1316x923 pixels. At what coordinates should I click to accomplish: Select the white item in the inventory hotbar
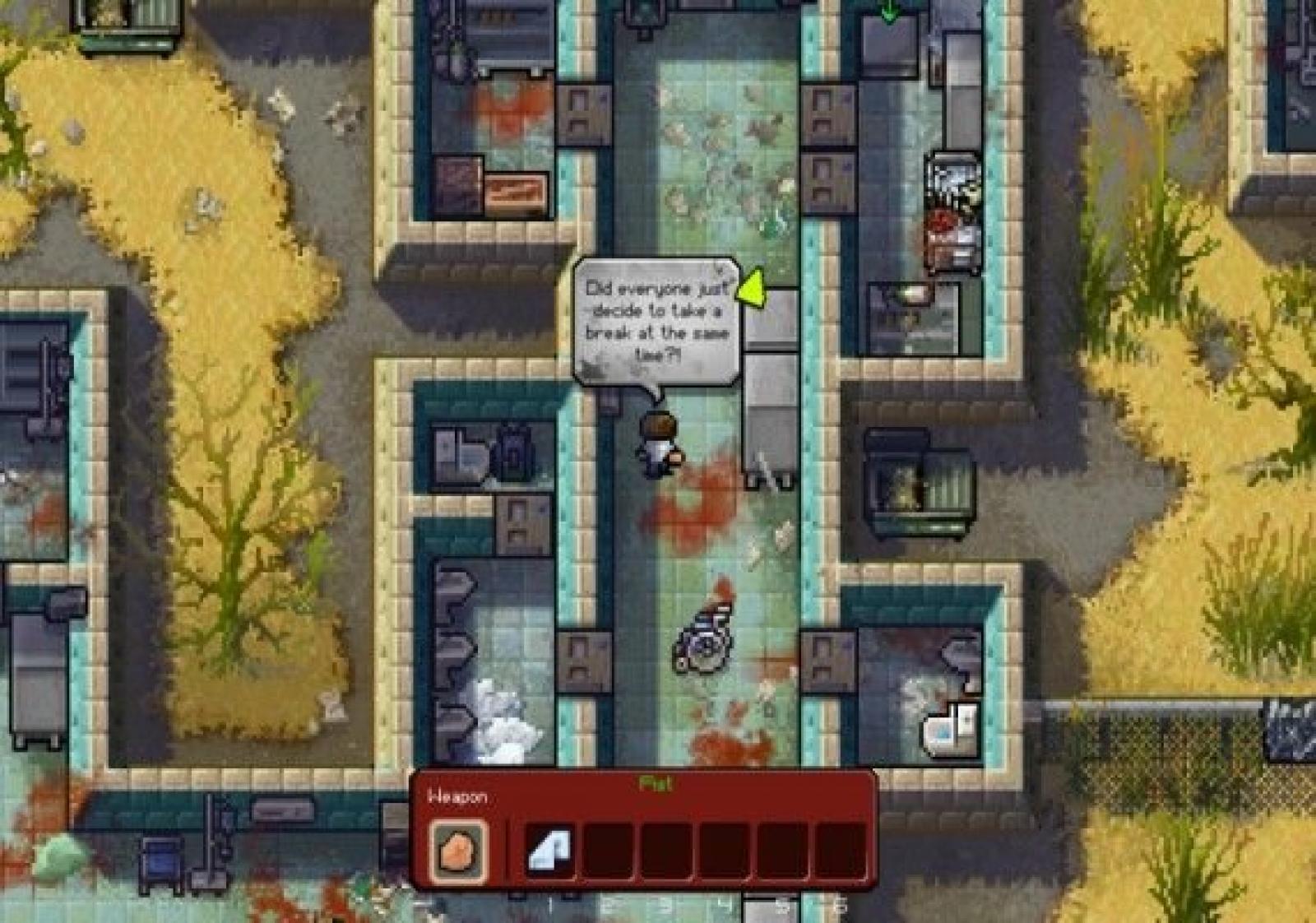pos(549,851)
